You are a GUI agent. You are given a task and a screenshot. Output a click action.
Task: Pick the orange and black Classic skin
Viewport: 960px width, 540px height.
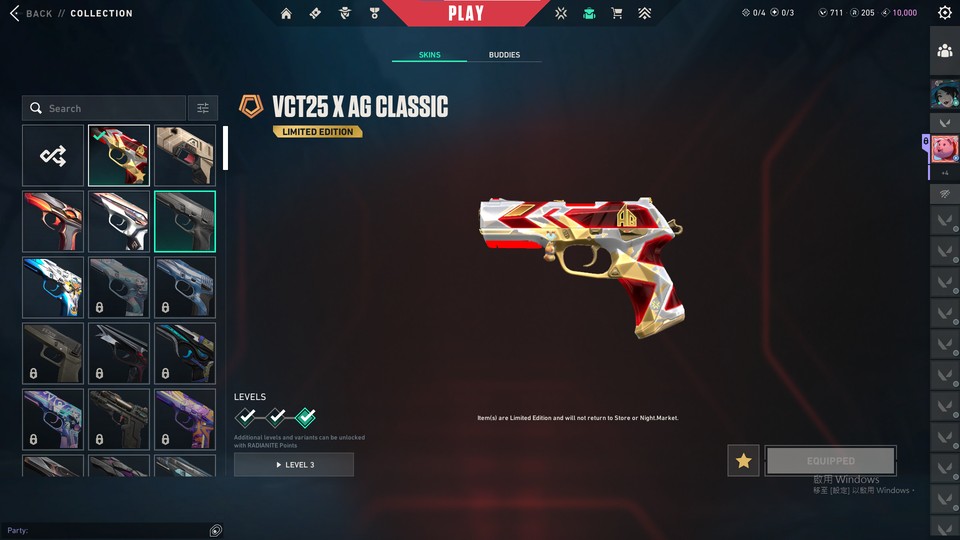click(53, 221)
